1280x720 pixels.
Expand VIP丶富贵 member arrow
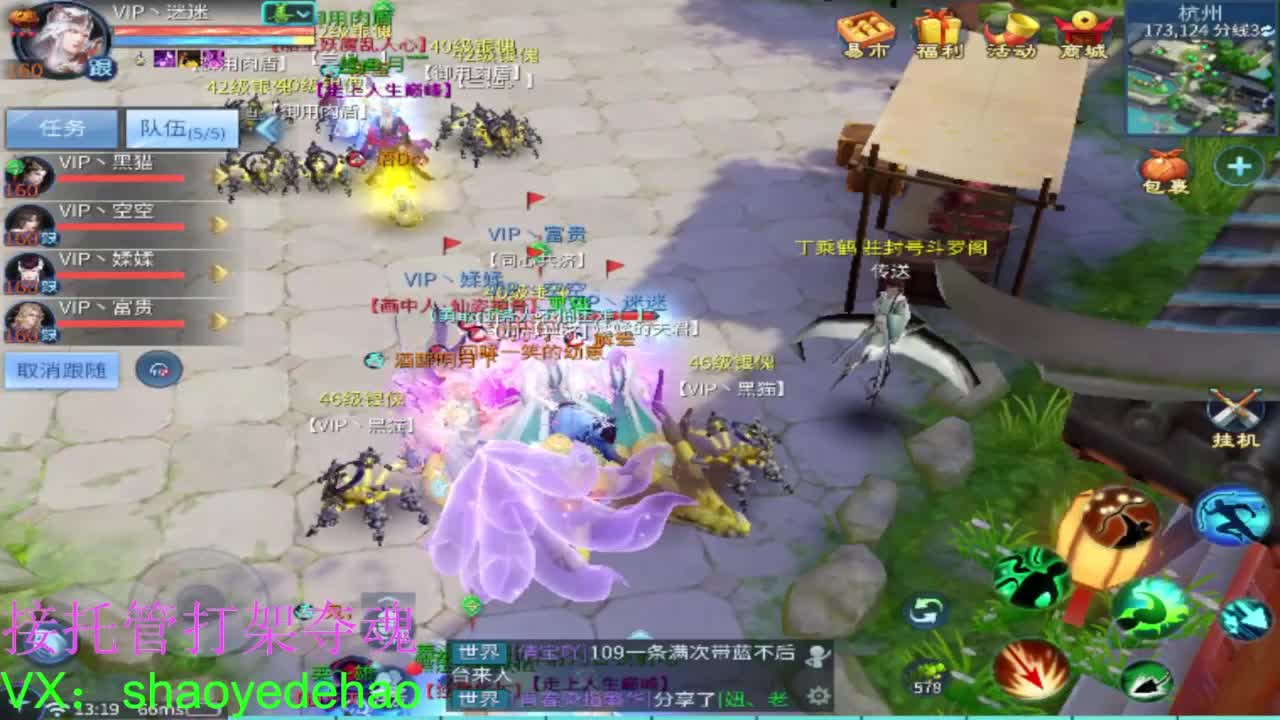[218, 318]
